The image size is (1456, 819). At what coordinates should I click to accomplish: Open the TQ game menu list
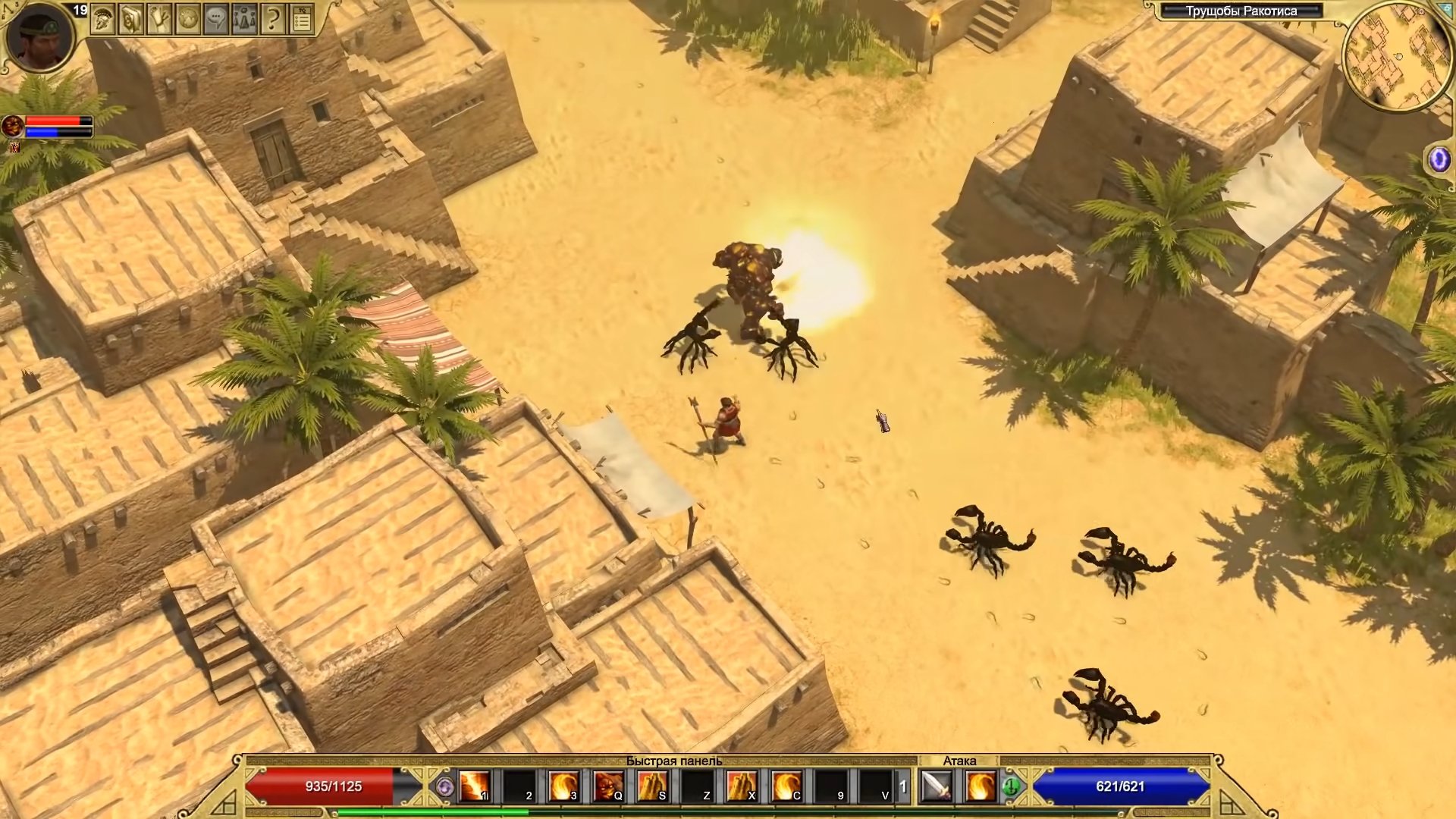point(302,20)
